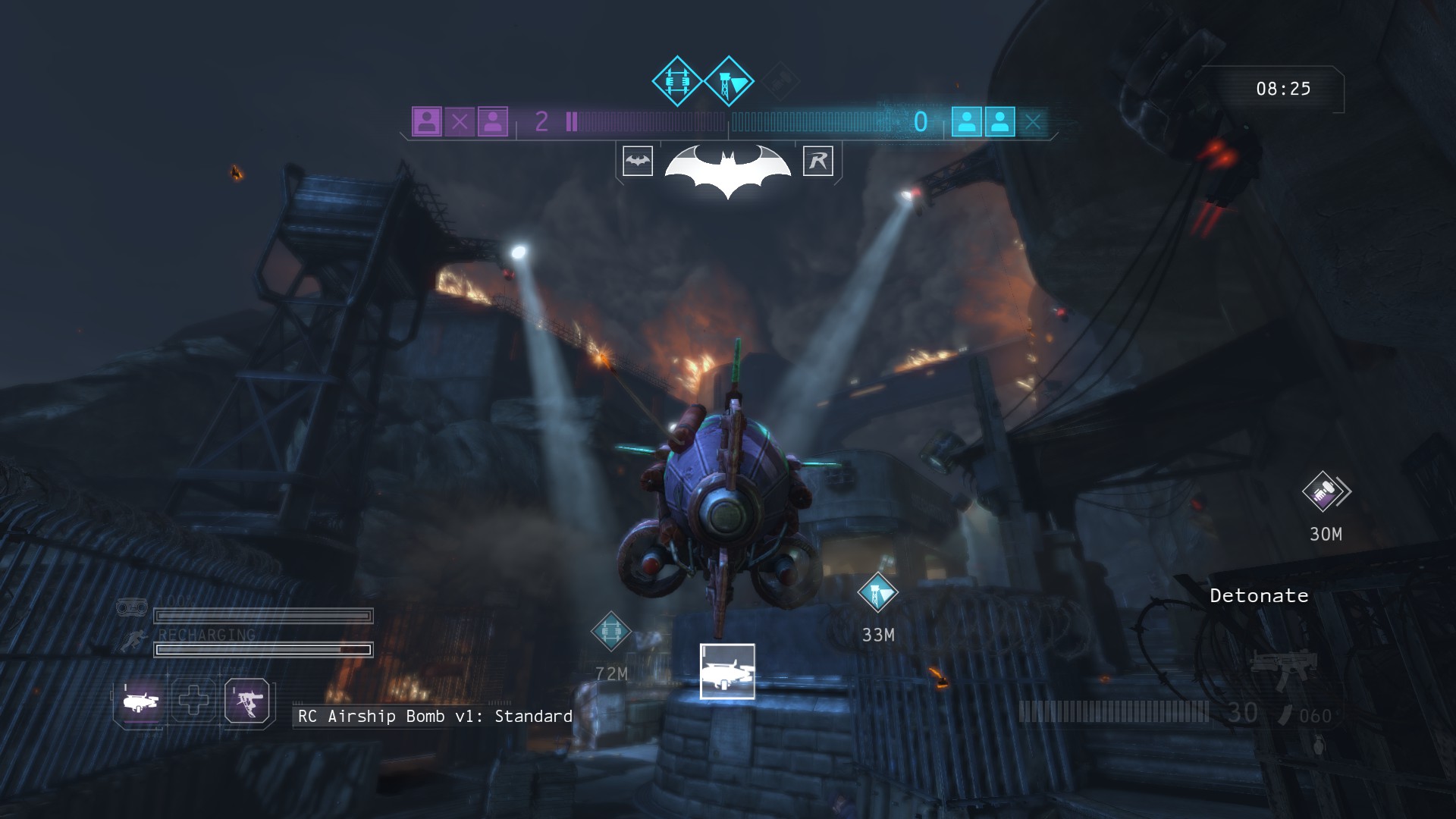1456x819 pixels.
Task: Select the watchtower objective marker at 33M
Action: tap(877, 592)
